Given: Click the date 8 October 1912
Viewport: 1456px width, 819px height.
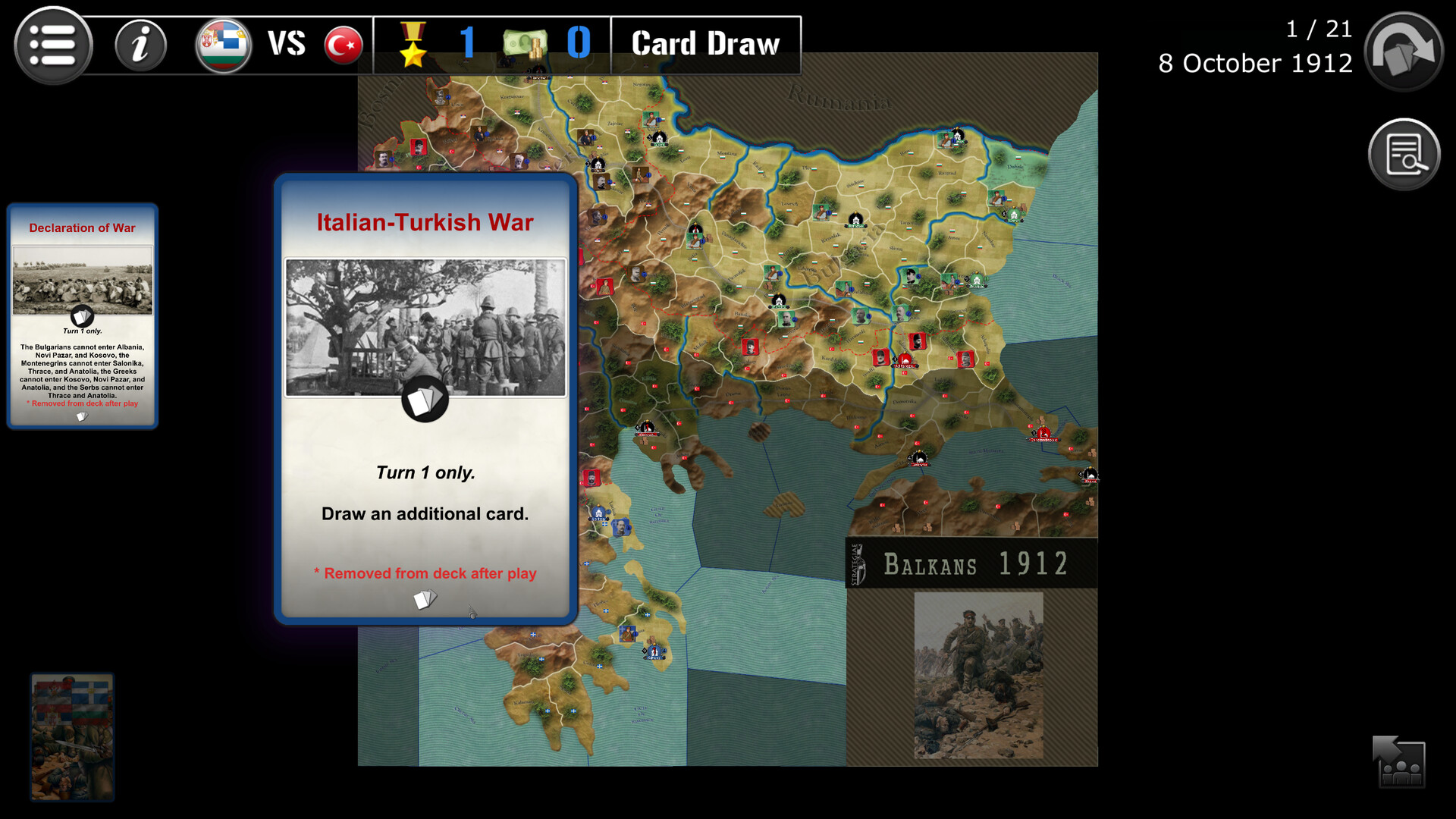Looking at the screenshot, I should click(1254, 64).
